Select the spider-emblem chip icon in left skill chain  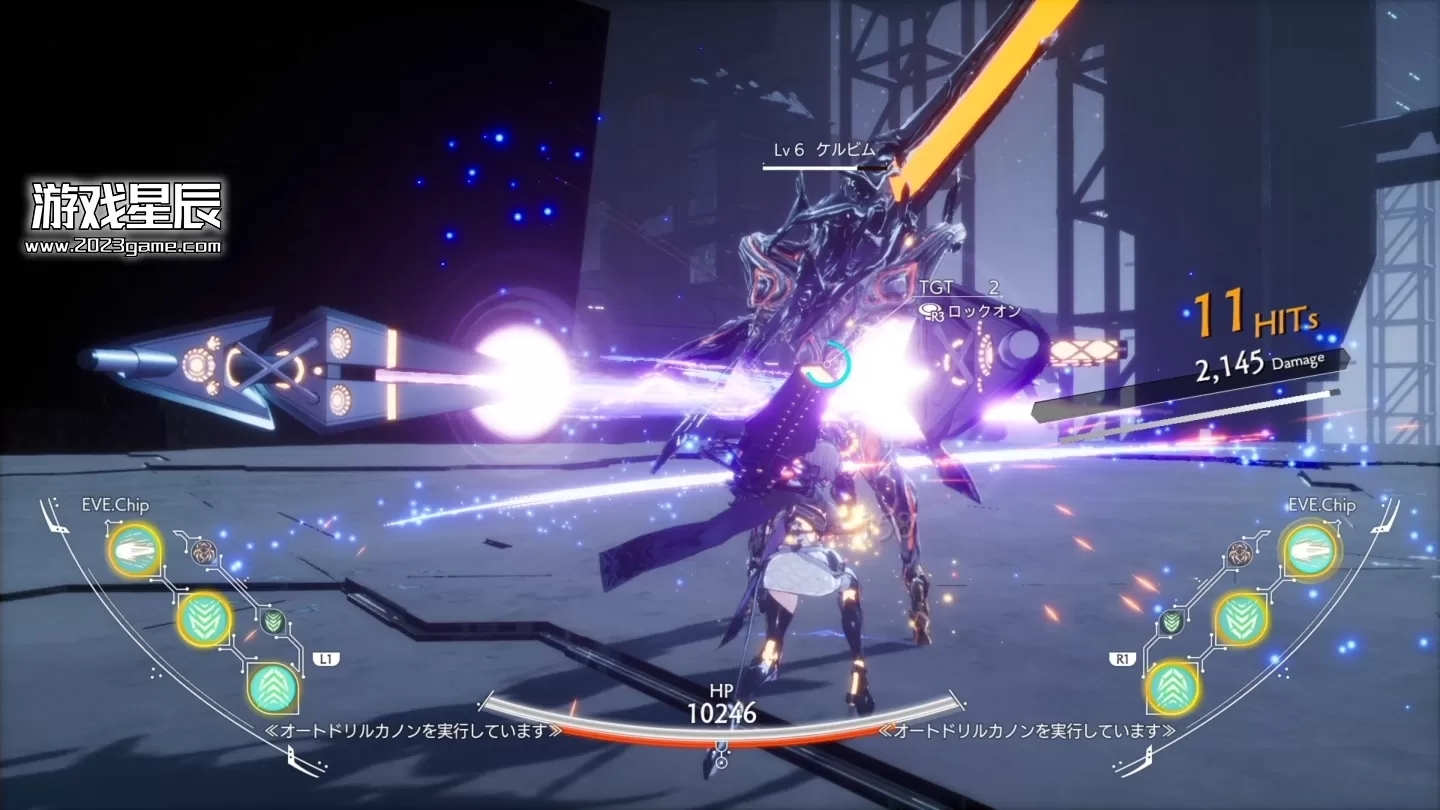205,552
